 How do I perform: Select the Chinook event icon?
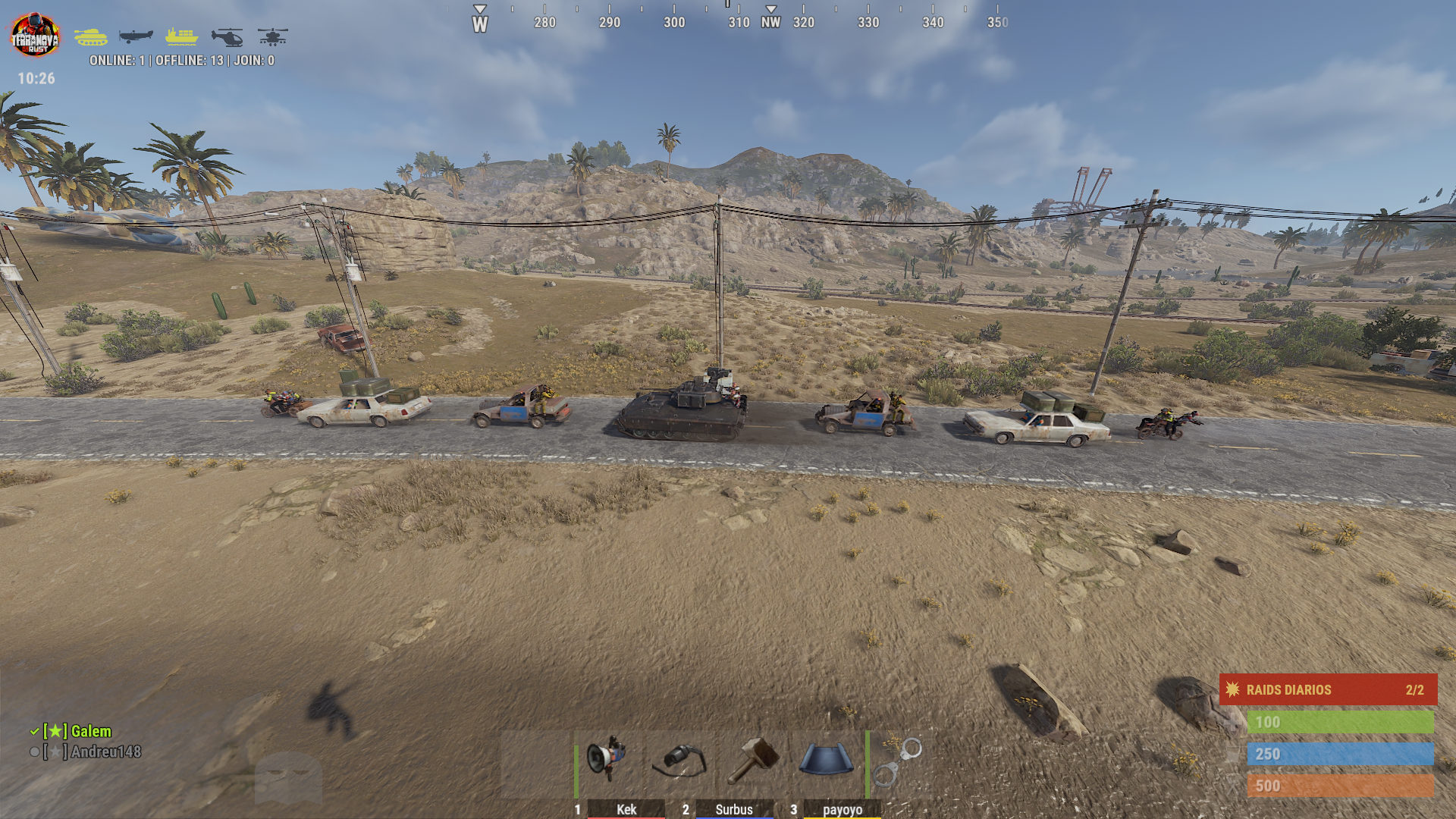point(271,36)
